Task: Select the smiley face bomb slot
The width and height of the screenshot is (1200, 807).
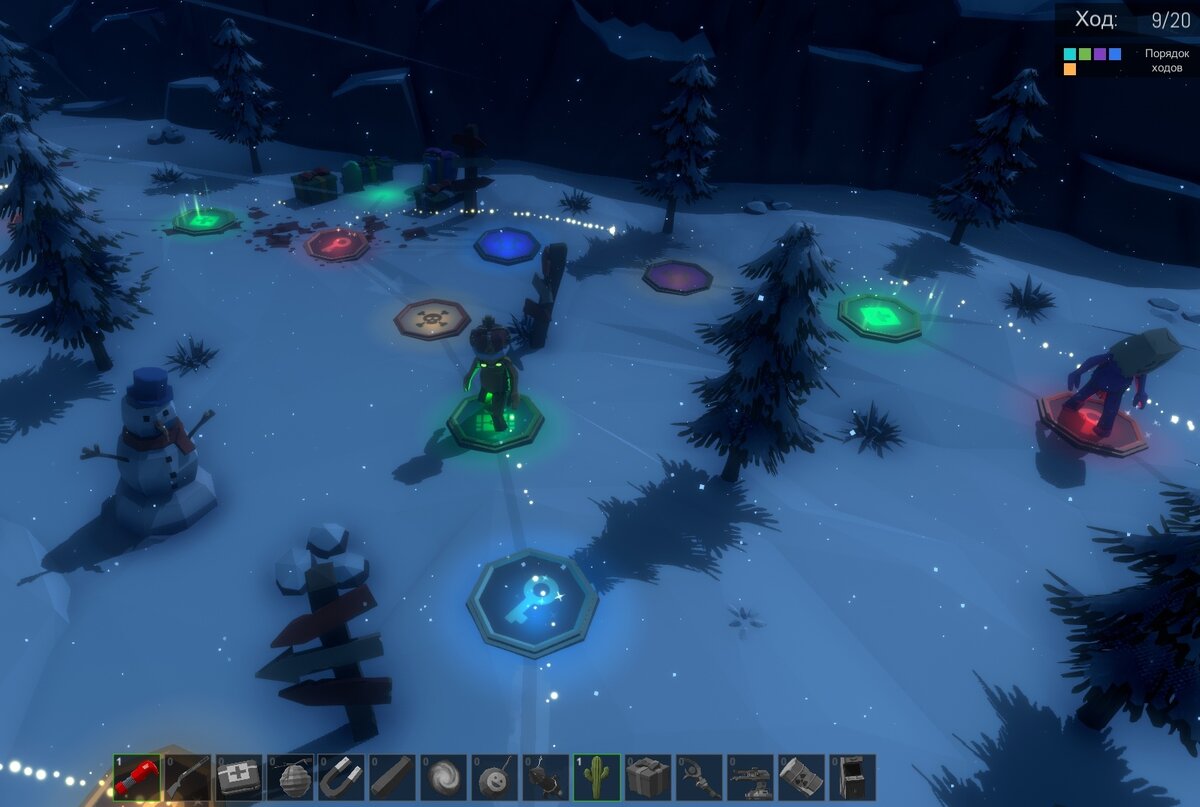Action: tap(494, 777)
